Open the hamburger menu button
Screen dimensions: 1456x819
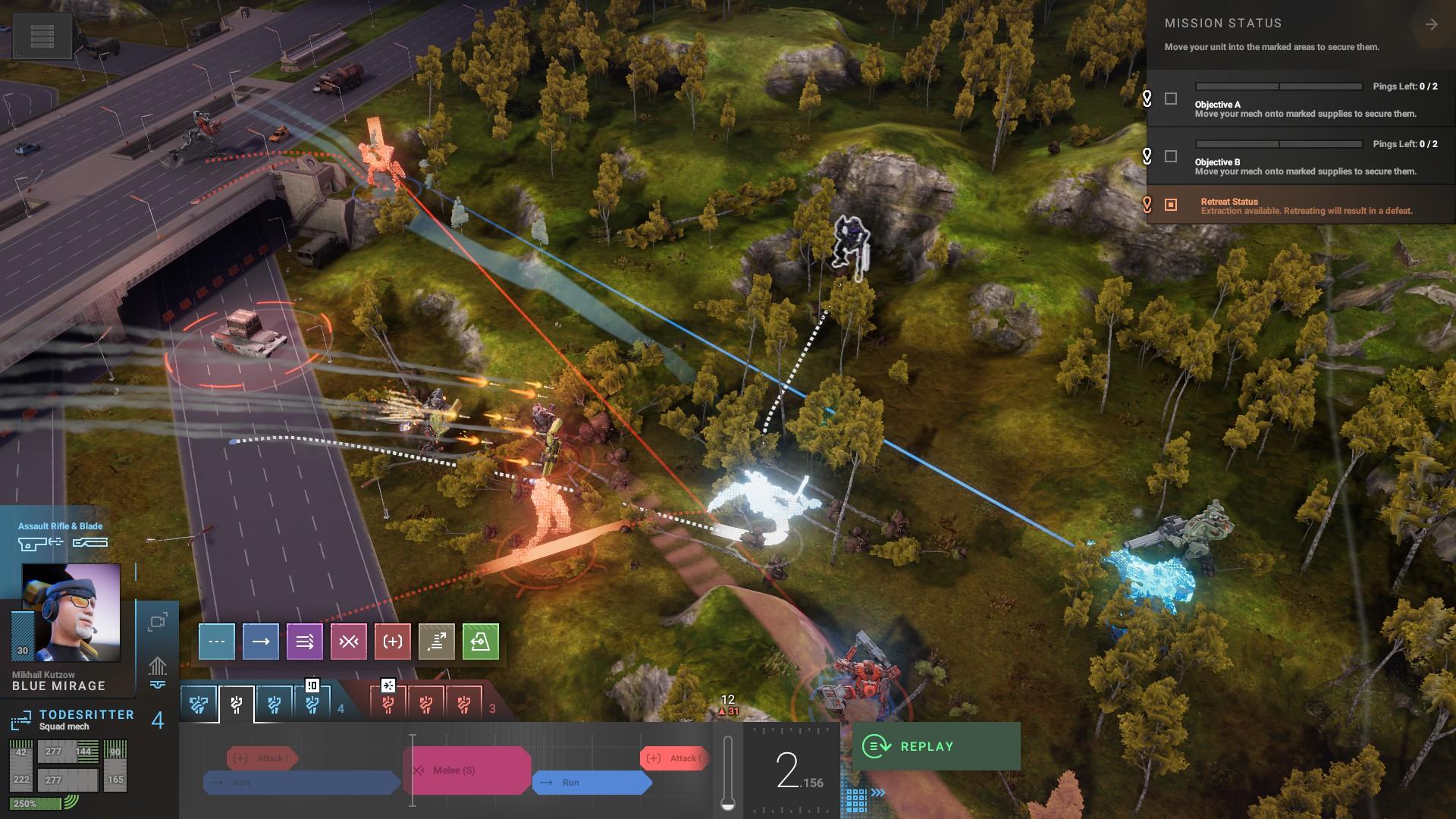42,35
